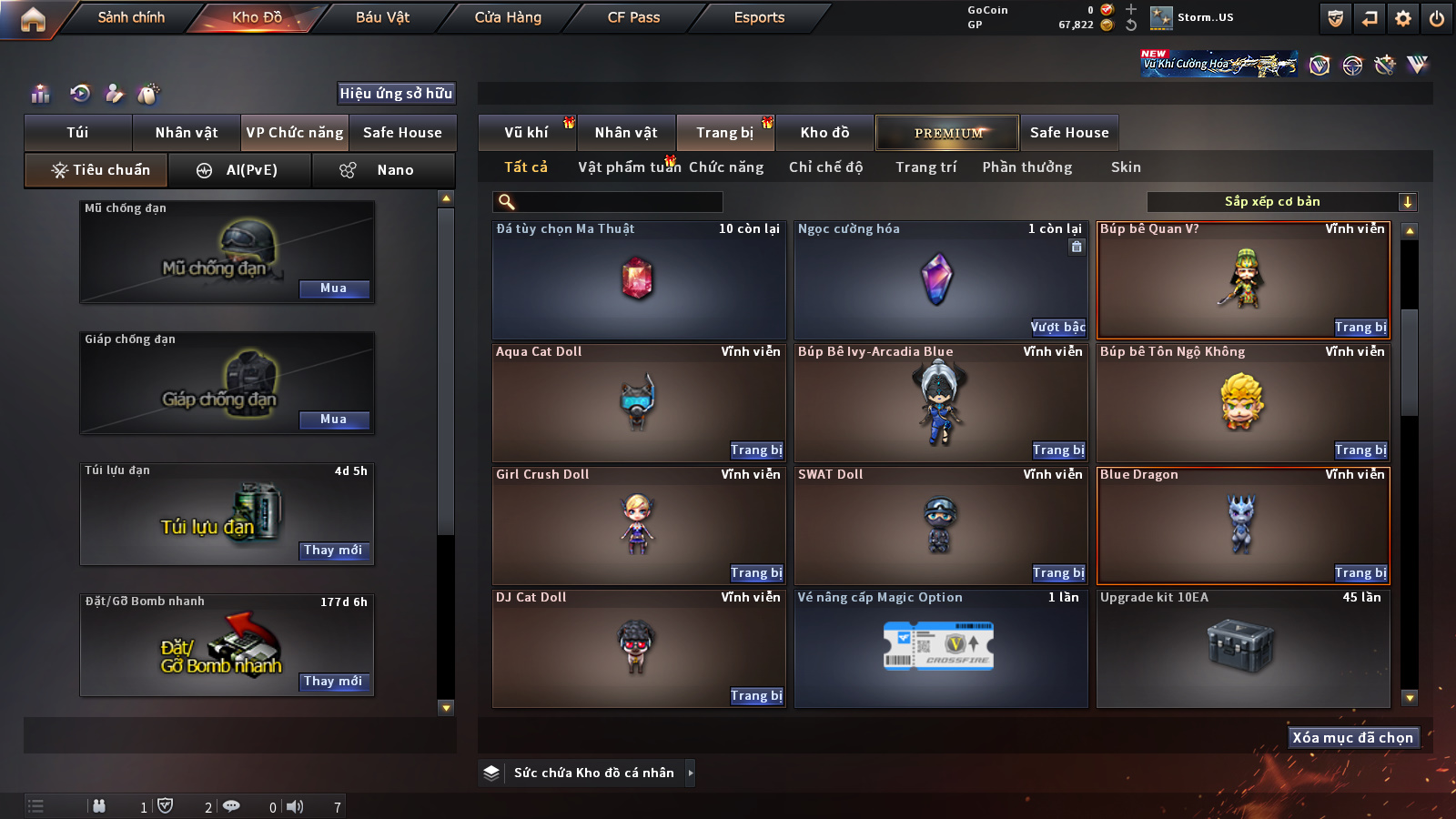Switch to the Cửa Hàng shop tab
Screen dimensions: 1456x819
coord(508,17)
